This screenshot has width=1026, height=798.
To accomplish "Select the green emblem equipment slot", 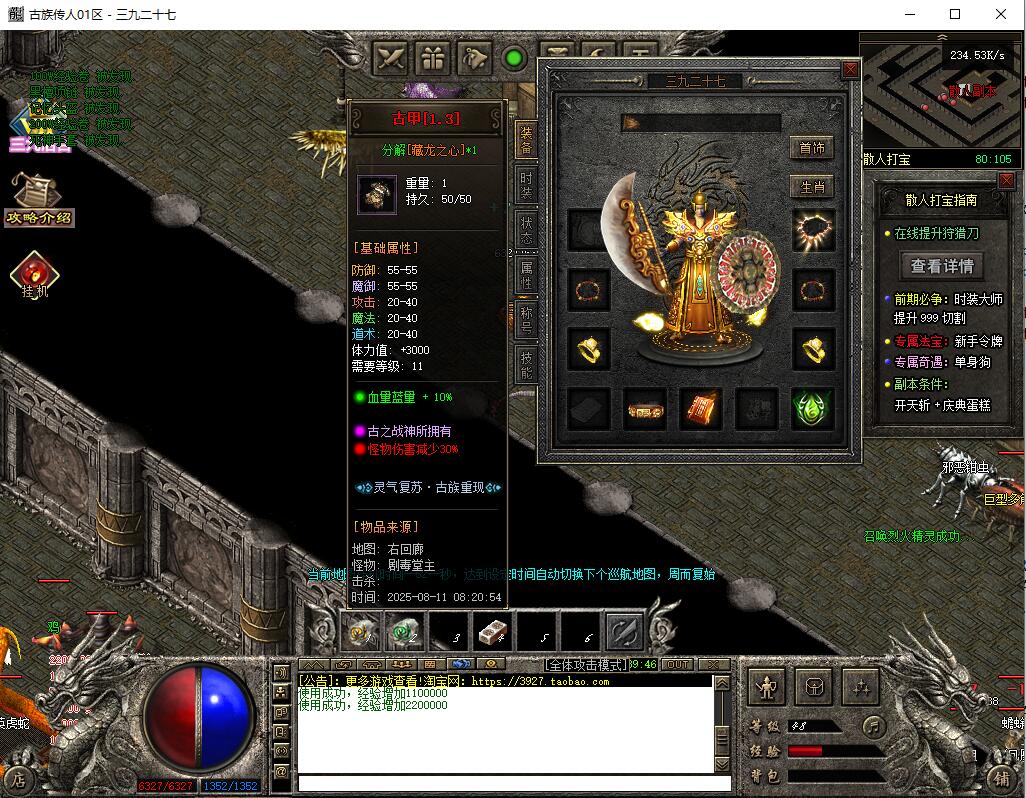I will pyautogui.click(x=812, y=409).
